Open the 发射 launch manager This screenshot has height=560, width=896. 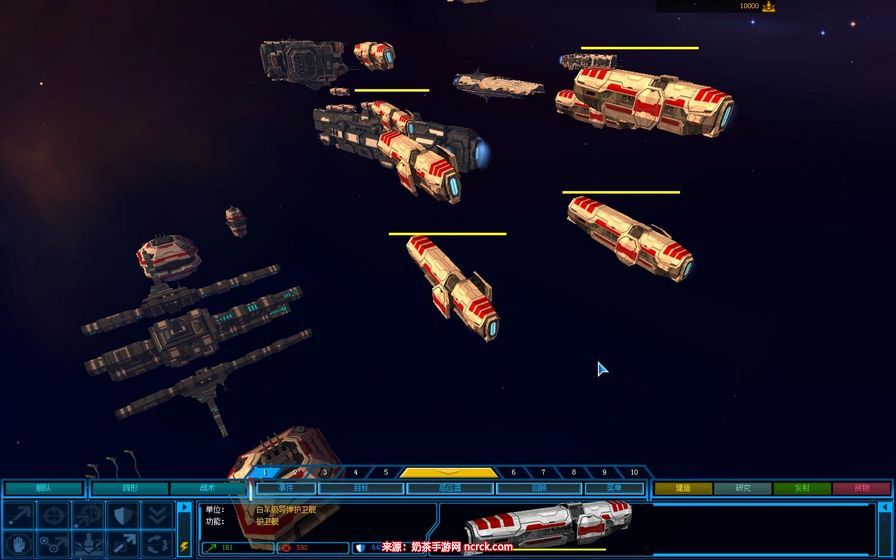(801, 488)
